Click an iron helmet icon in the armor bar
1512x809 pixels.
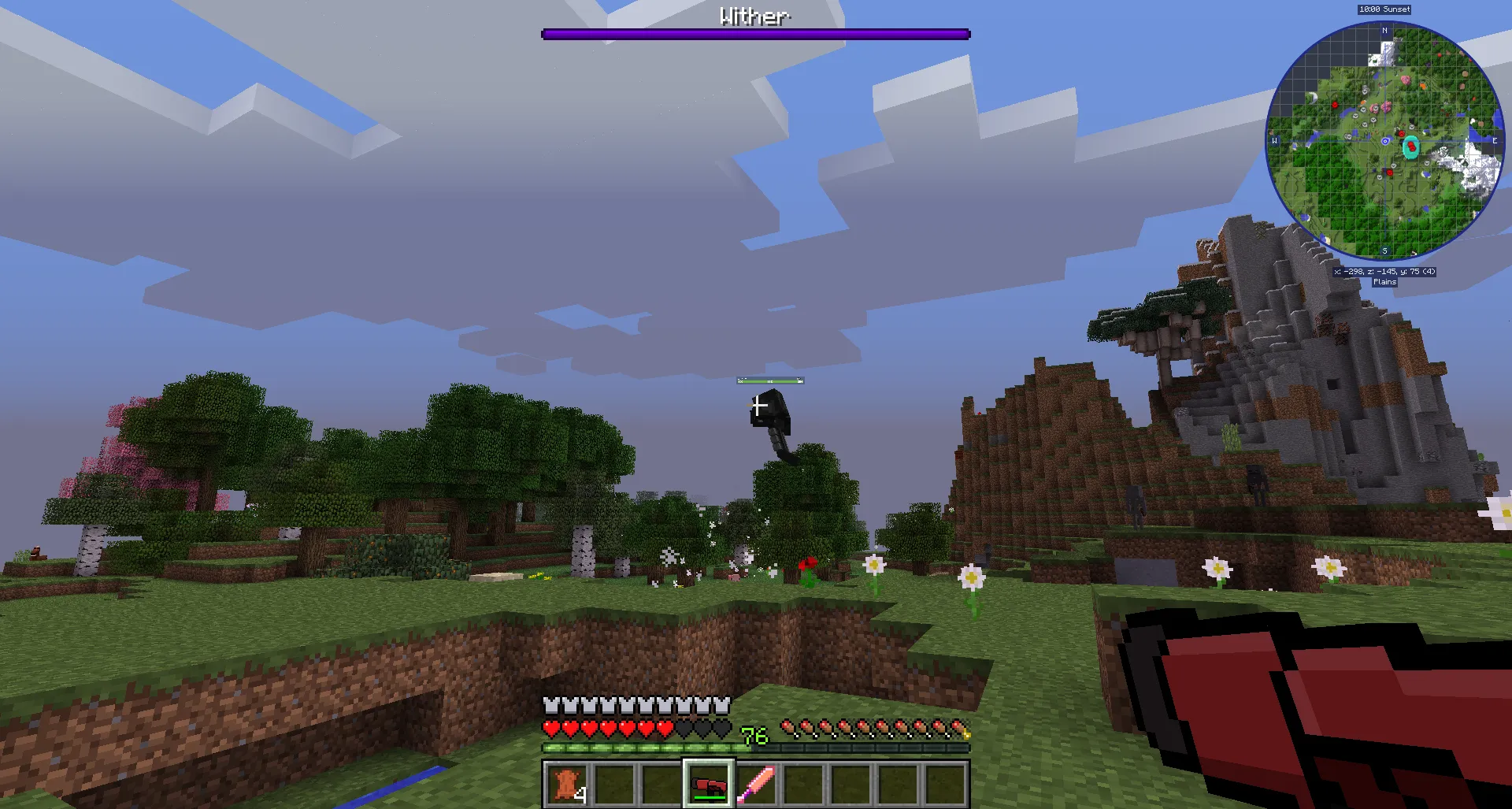pyautogui.click(x=550, y=703)
